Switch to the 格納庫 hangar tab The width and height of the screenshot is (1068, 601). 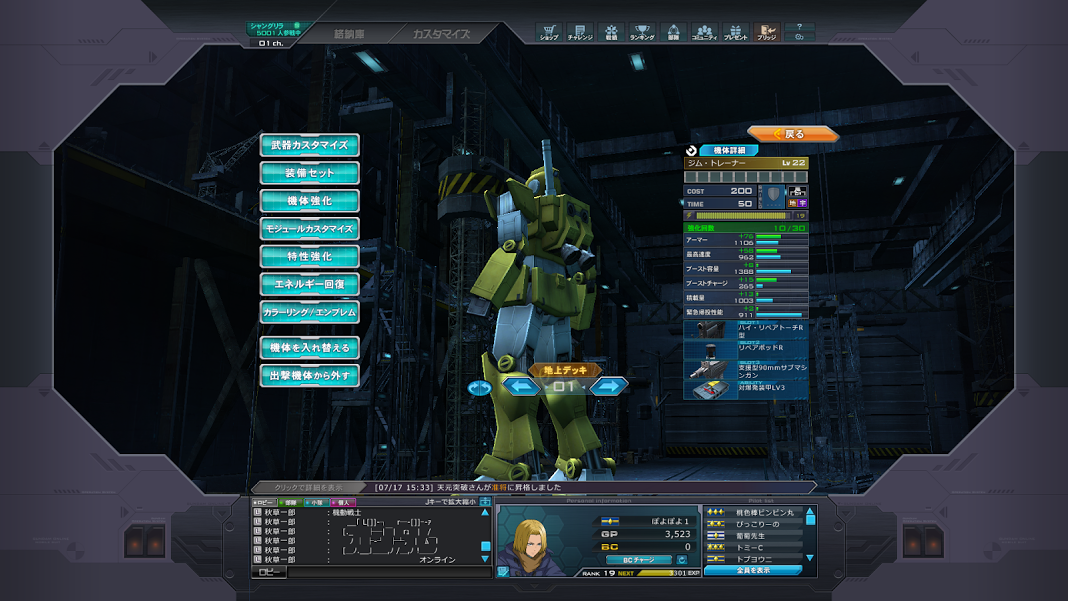(x=349, y=34)
